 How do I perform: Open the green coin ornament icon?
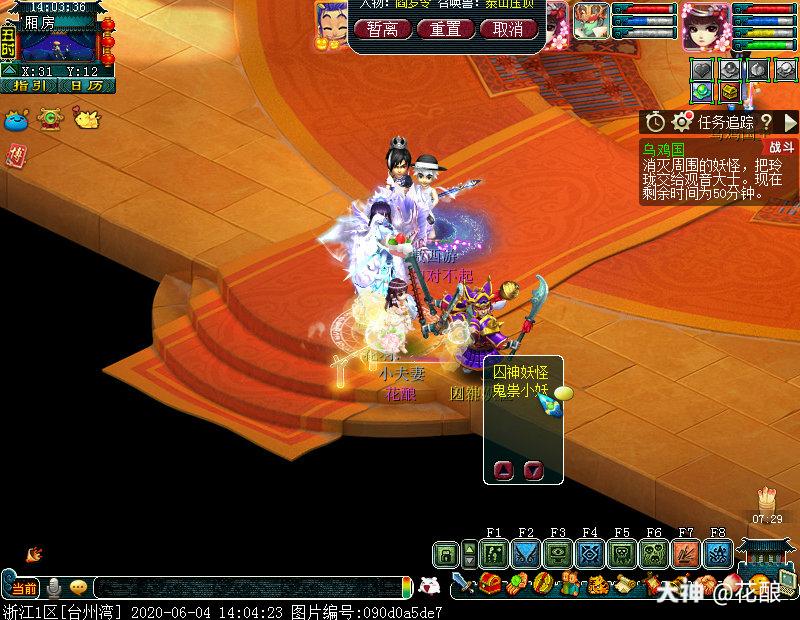point(49,119)
